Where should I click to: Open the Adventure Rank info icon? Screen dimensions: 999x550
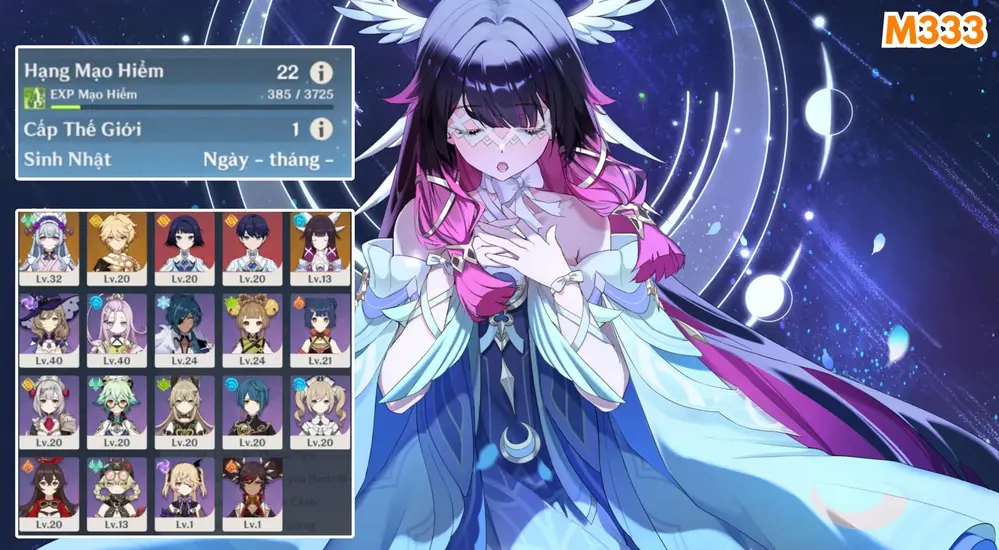320,73
